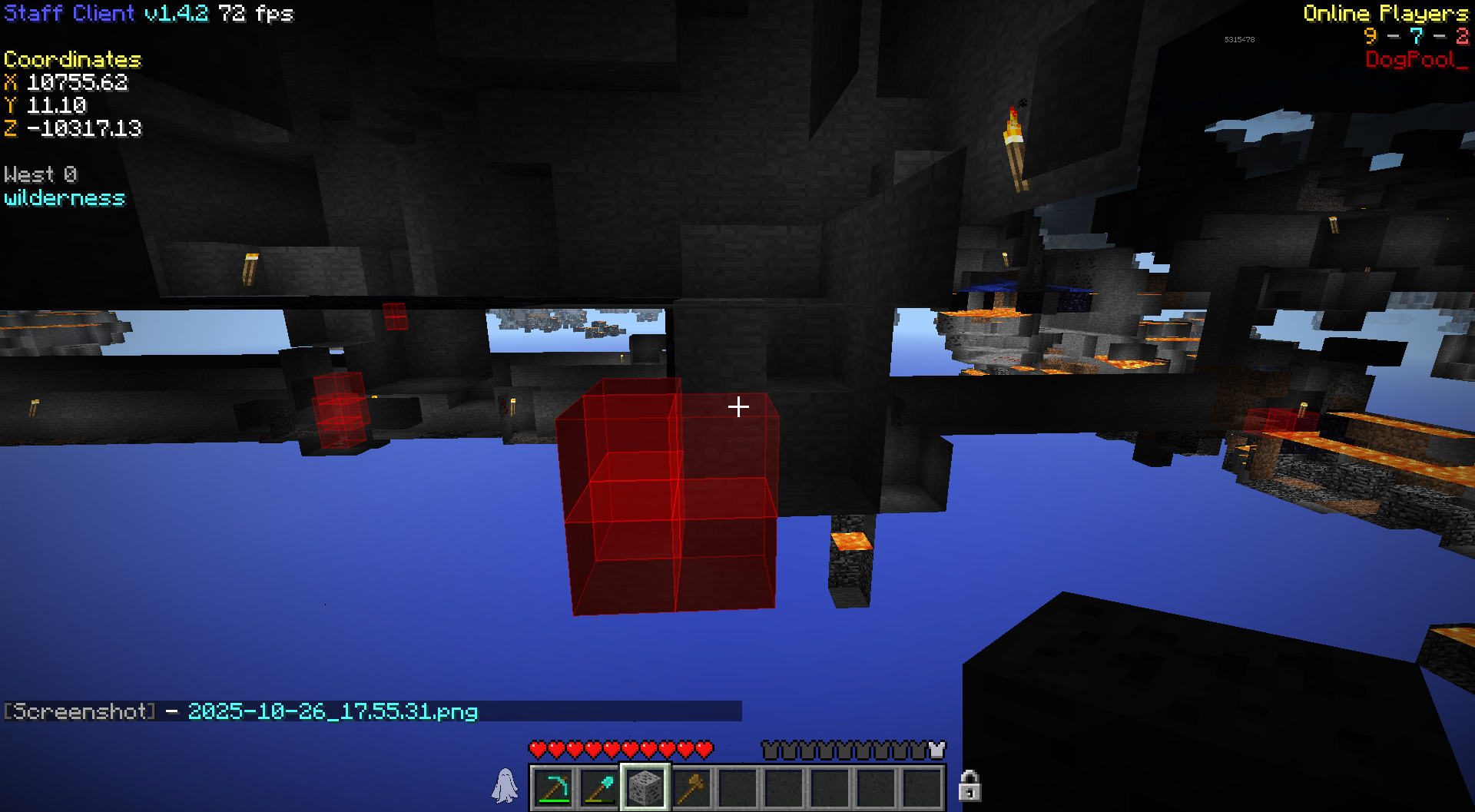
Task: Choose the coal ore block slot
Action: [645, 787]
